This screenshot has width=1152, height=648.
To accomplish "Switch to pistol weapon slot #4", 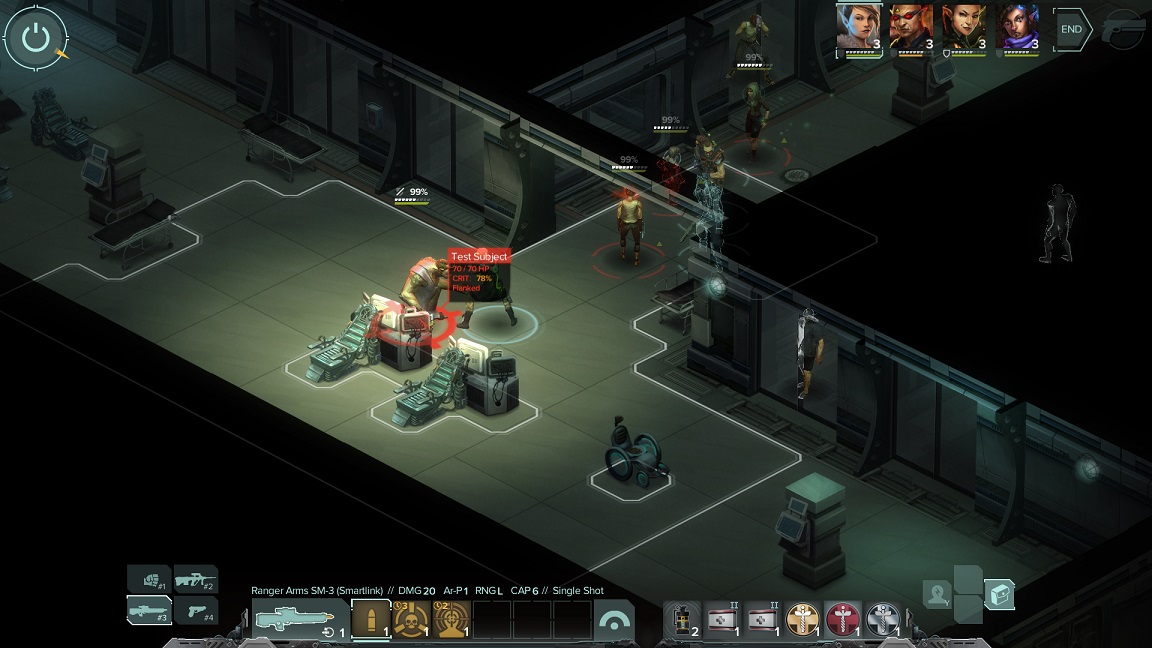I will (196, 609).
